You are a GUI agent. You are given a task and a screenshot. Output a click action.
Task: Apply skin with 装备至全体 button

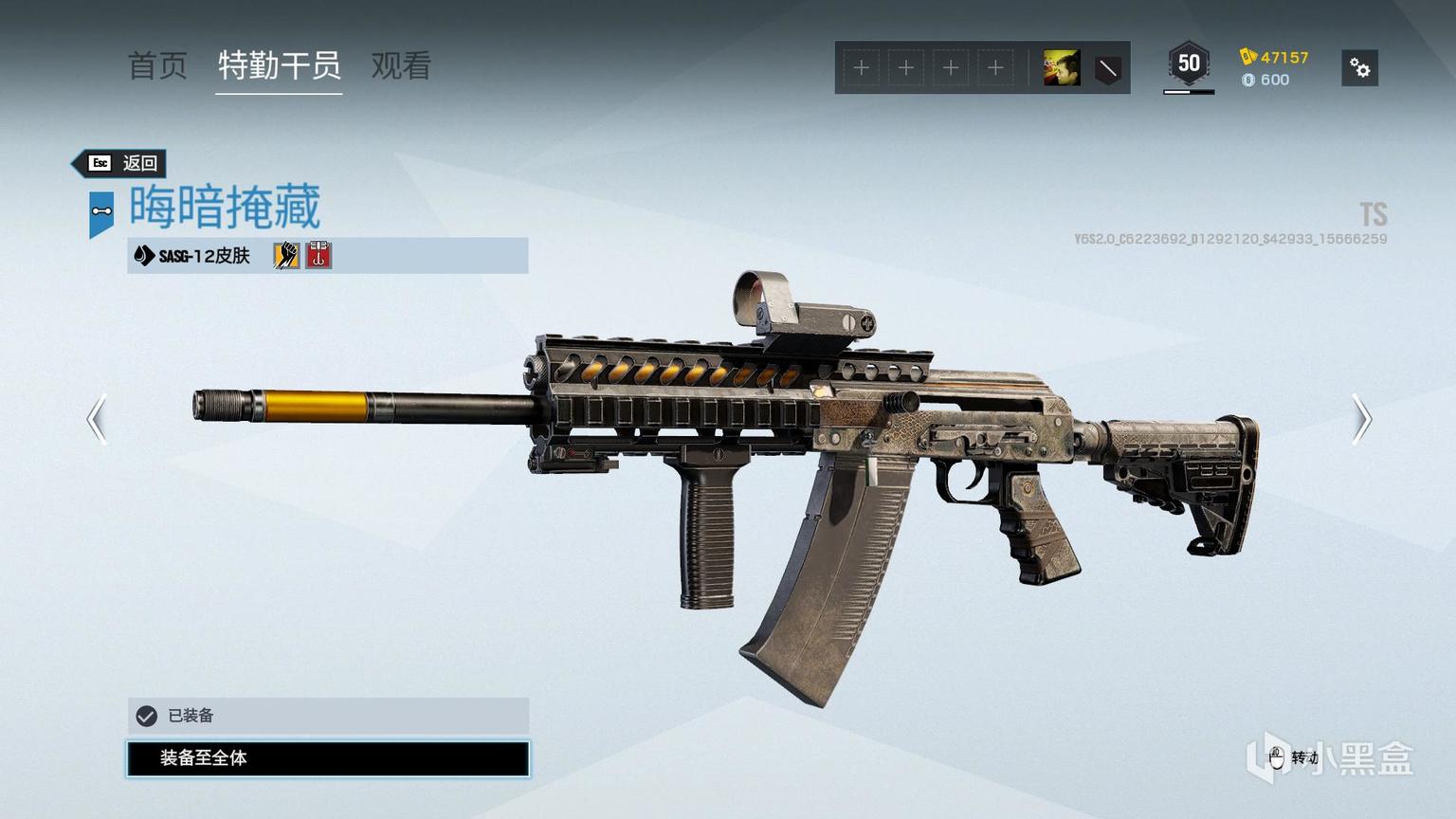click(x=328, y=758)
